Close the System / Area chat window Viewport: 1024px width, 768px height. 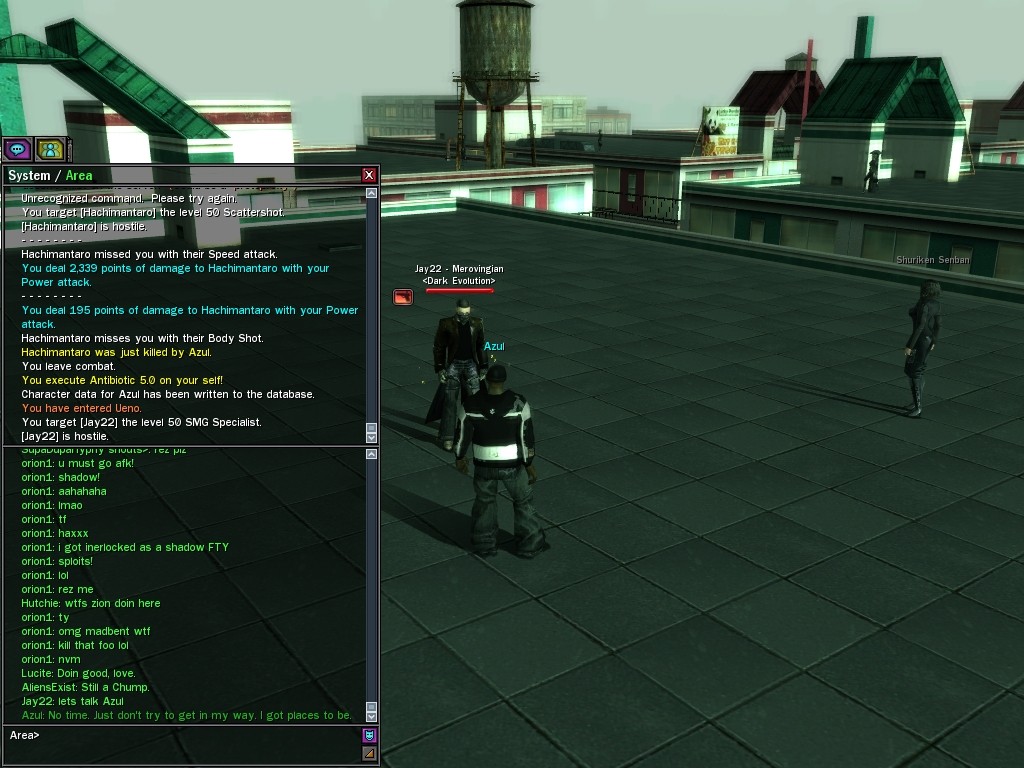[x=369, y=175]
